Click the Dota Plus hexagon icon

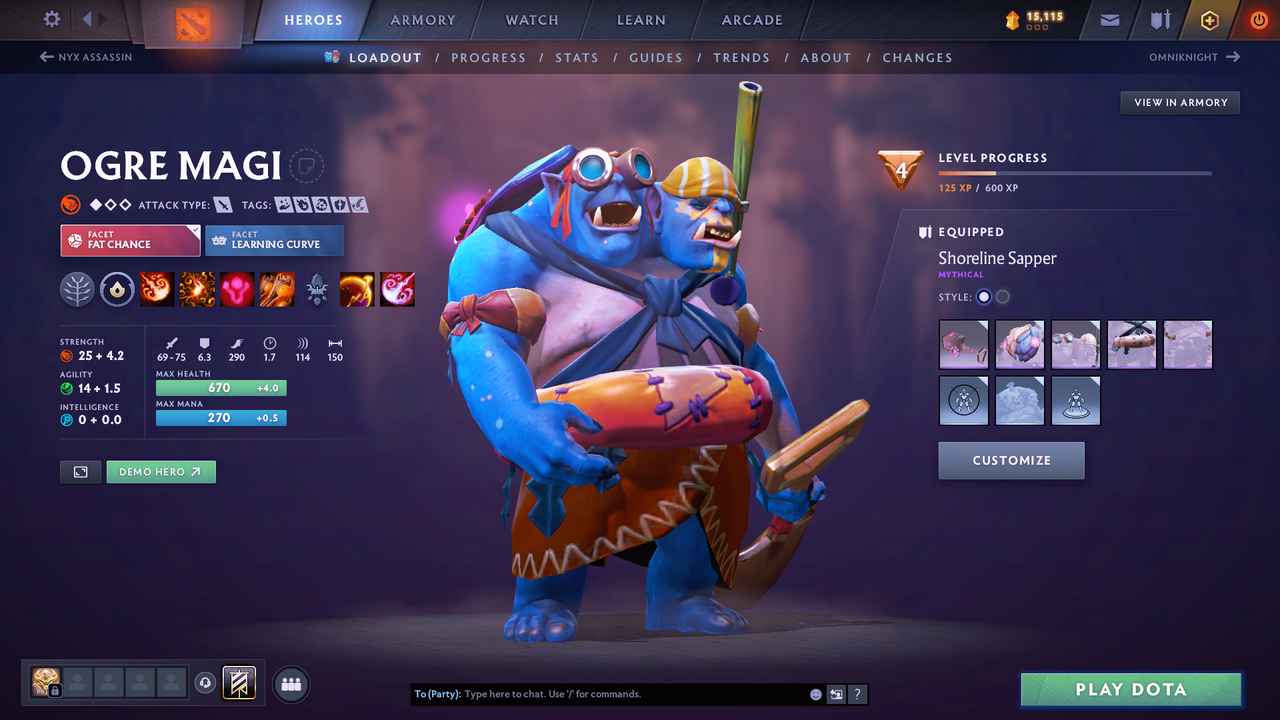pyautogui.click(x=1209, y=19)
